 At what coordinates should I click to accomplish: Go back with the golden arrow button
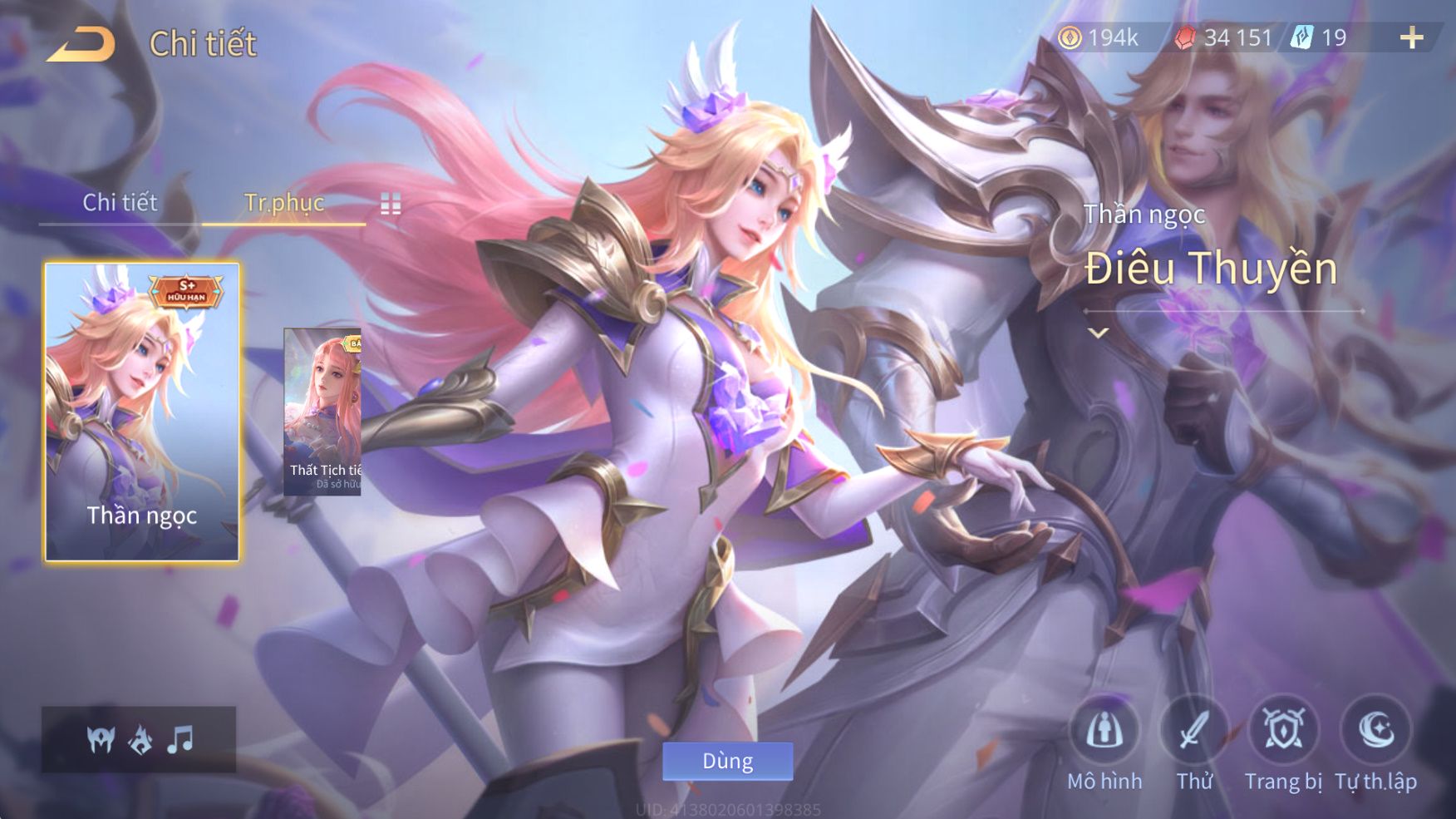click(81, 45)
